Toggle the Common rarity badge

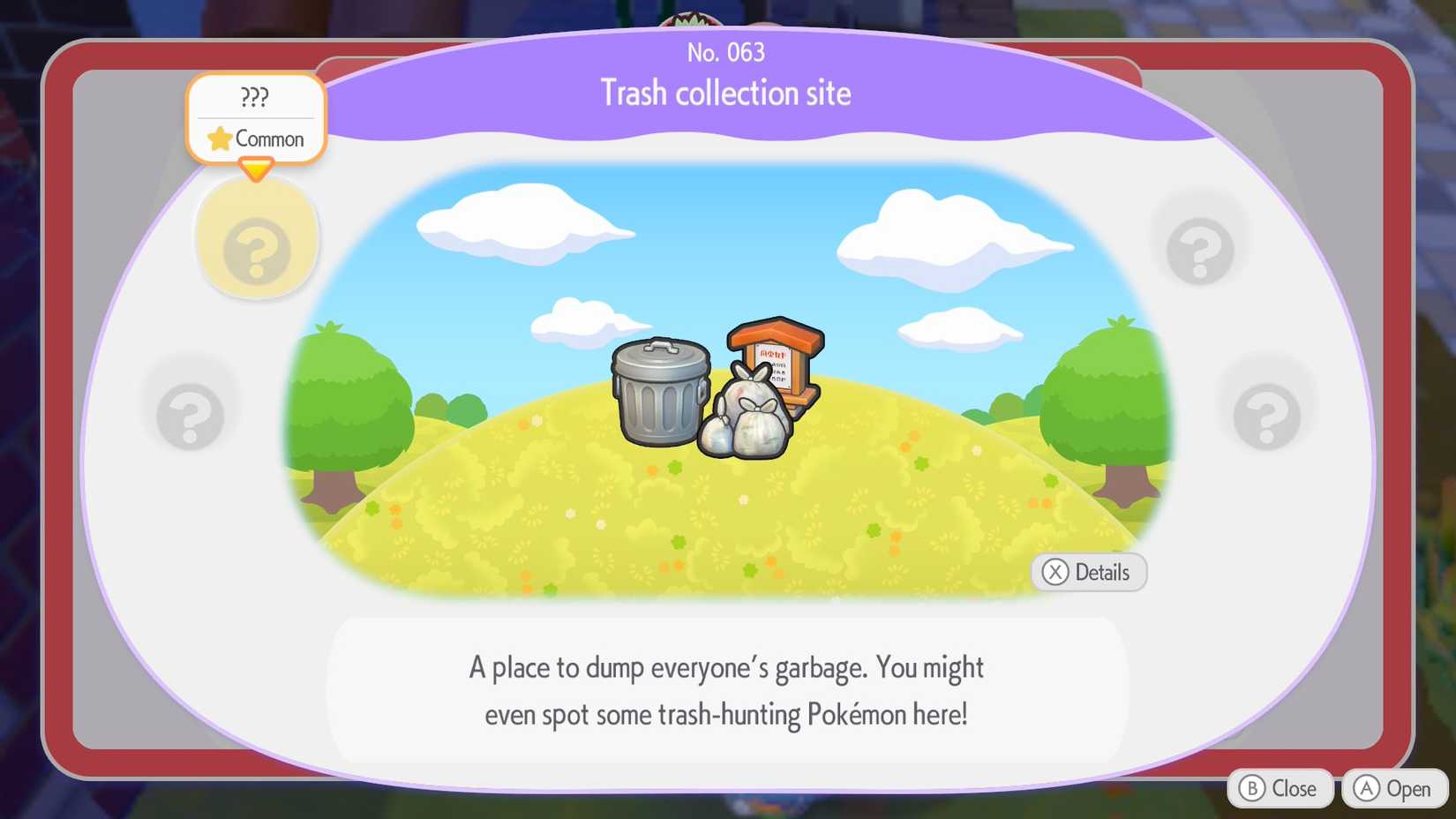[262, 139]
